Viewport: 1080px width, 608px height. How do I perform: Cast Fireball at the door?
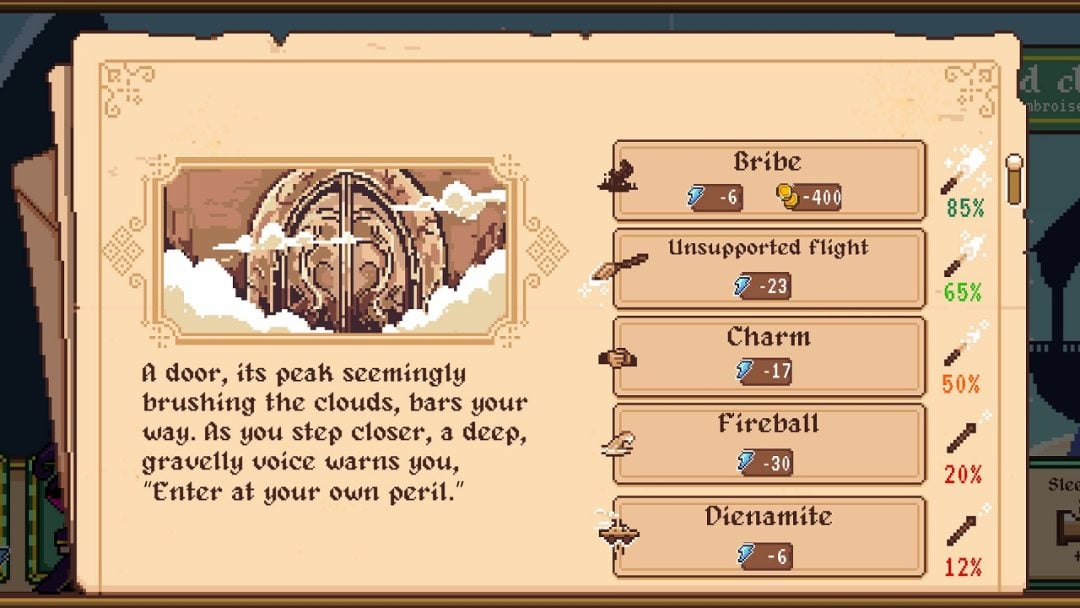(x=768, y=442)
